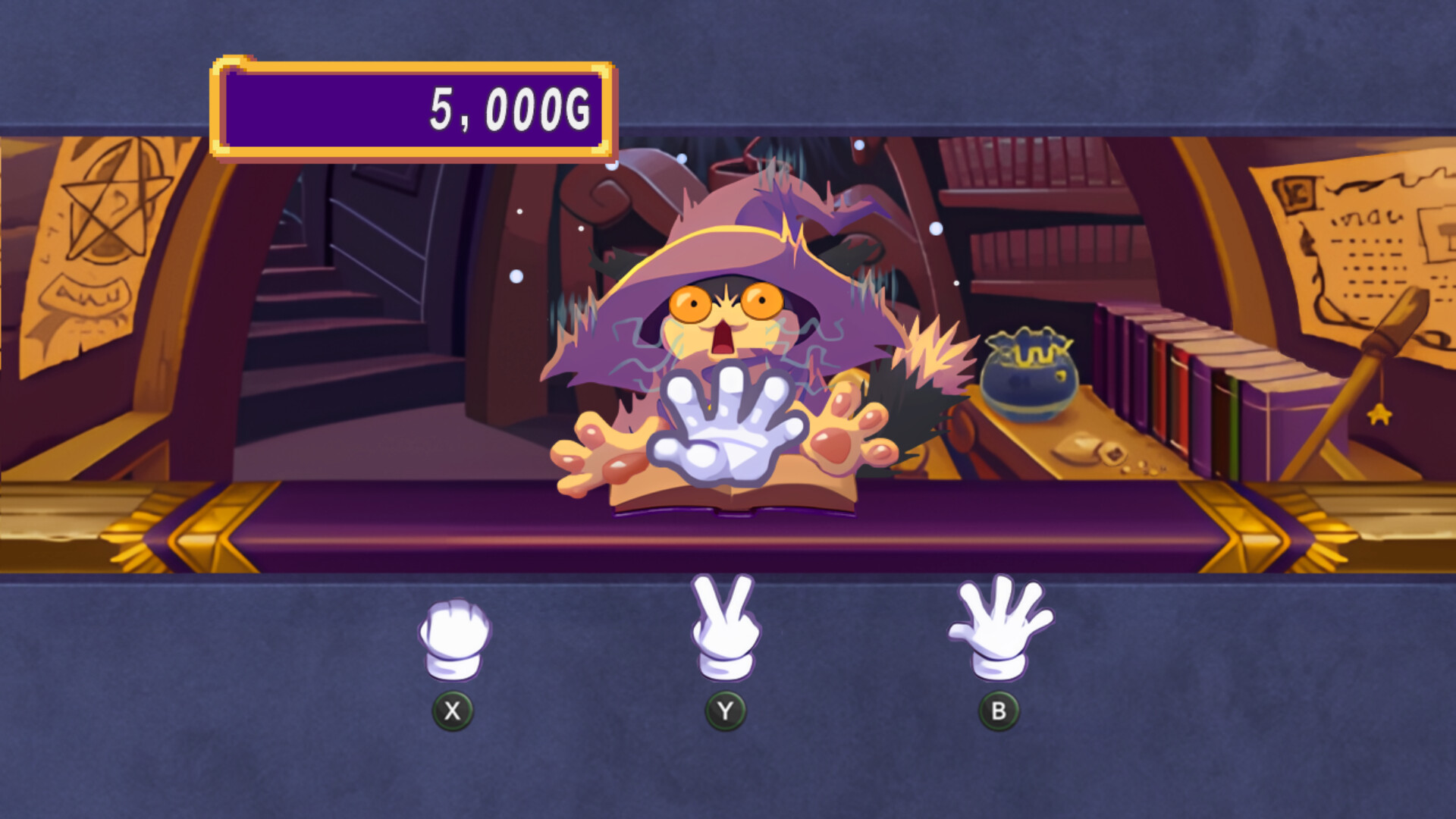Click the X gamepad button prompt
1456x819 pixels.
point(453,711)
